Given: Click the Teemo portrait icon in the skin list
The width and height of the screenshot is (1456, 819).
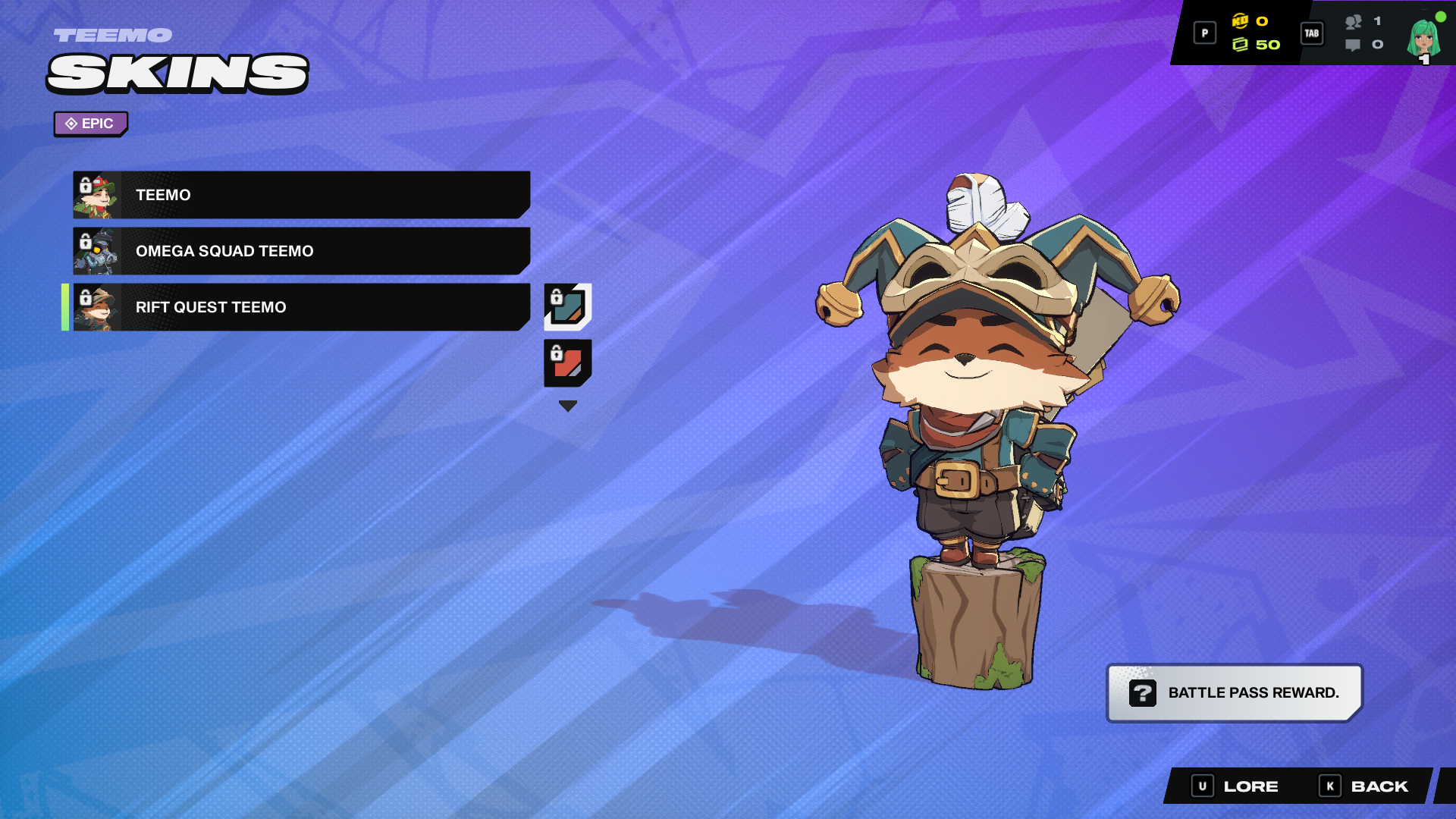Looking at the screenshot, I should point(100,194).
